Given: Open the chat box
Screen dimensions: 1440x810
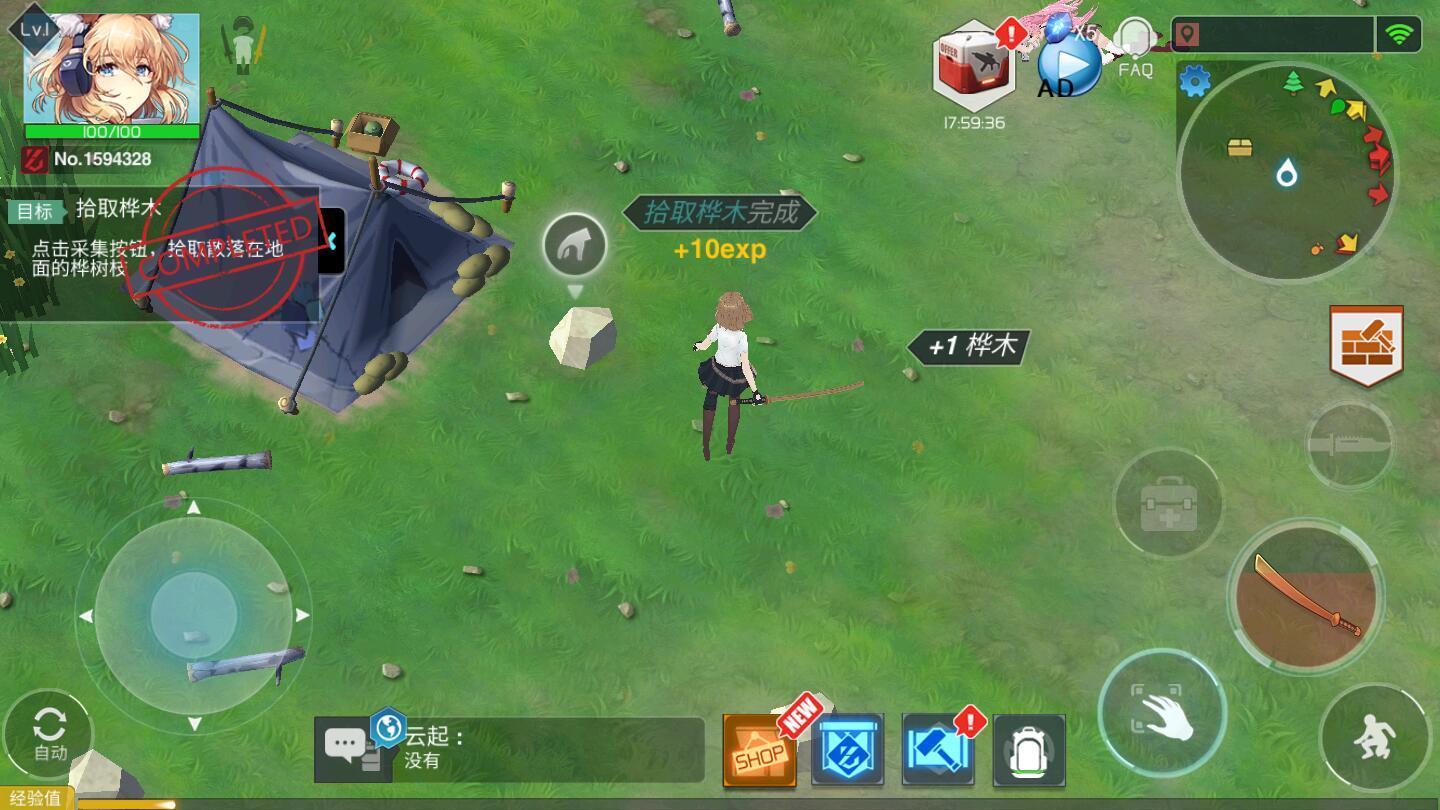Looking at the screenshot, I should click(510, 750).
